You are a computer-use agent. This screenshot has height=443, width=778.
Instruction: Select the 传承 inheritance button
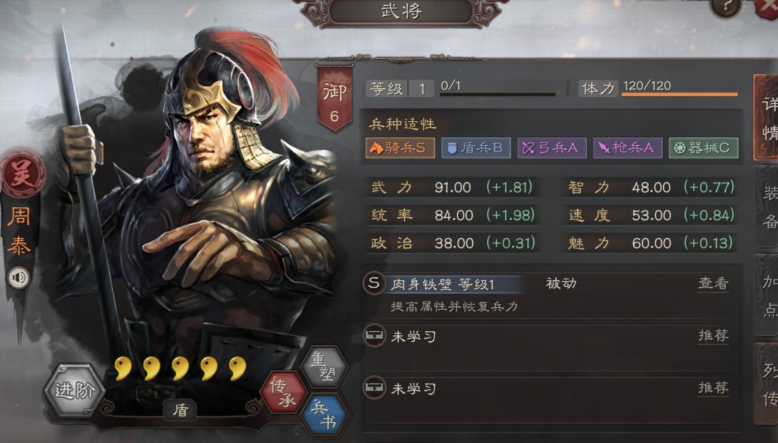pos(286,390)
